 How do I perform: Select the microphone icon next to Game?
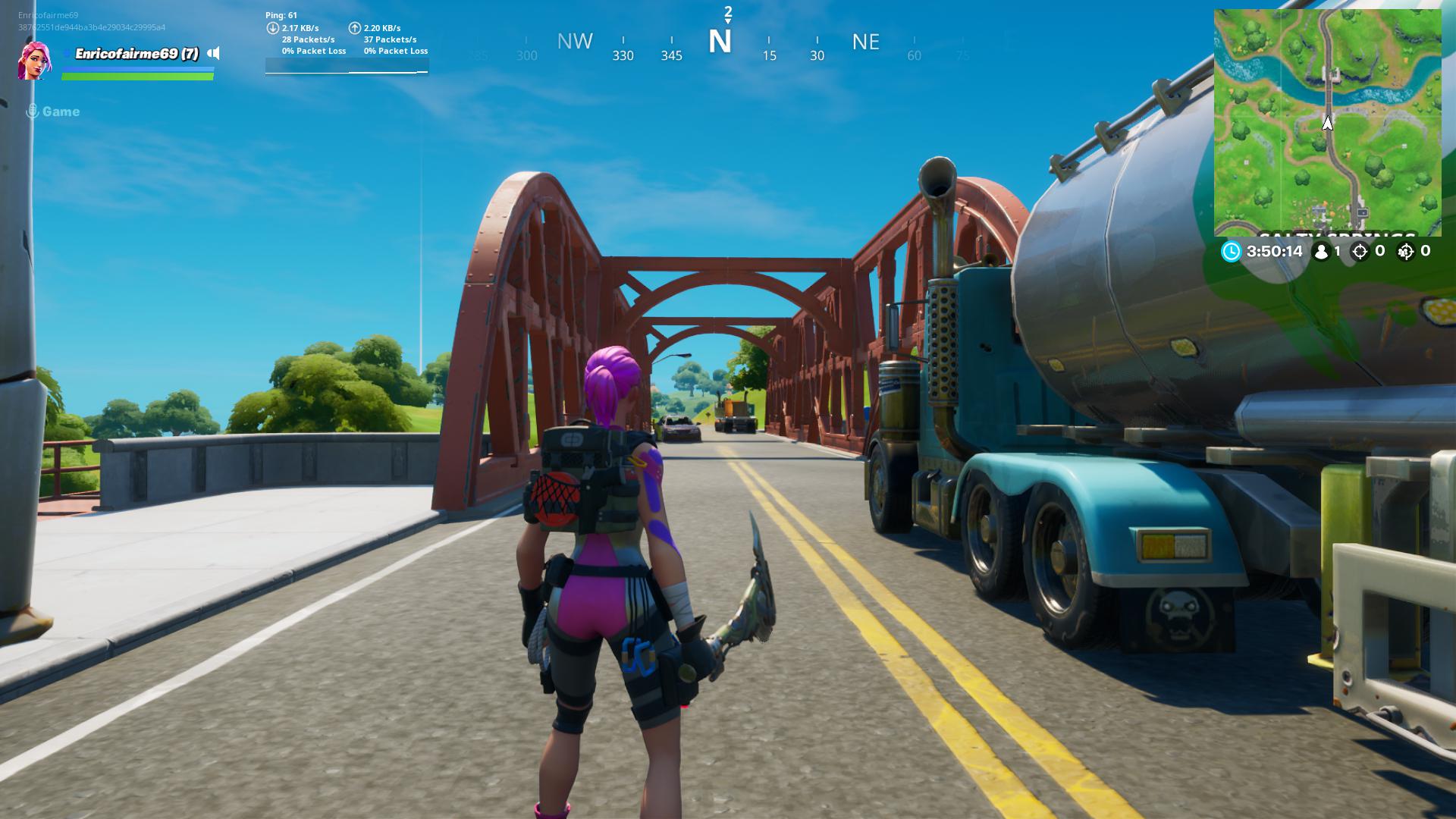point(32,111)
